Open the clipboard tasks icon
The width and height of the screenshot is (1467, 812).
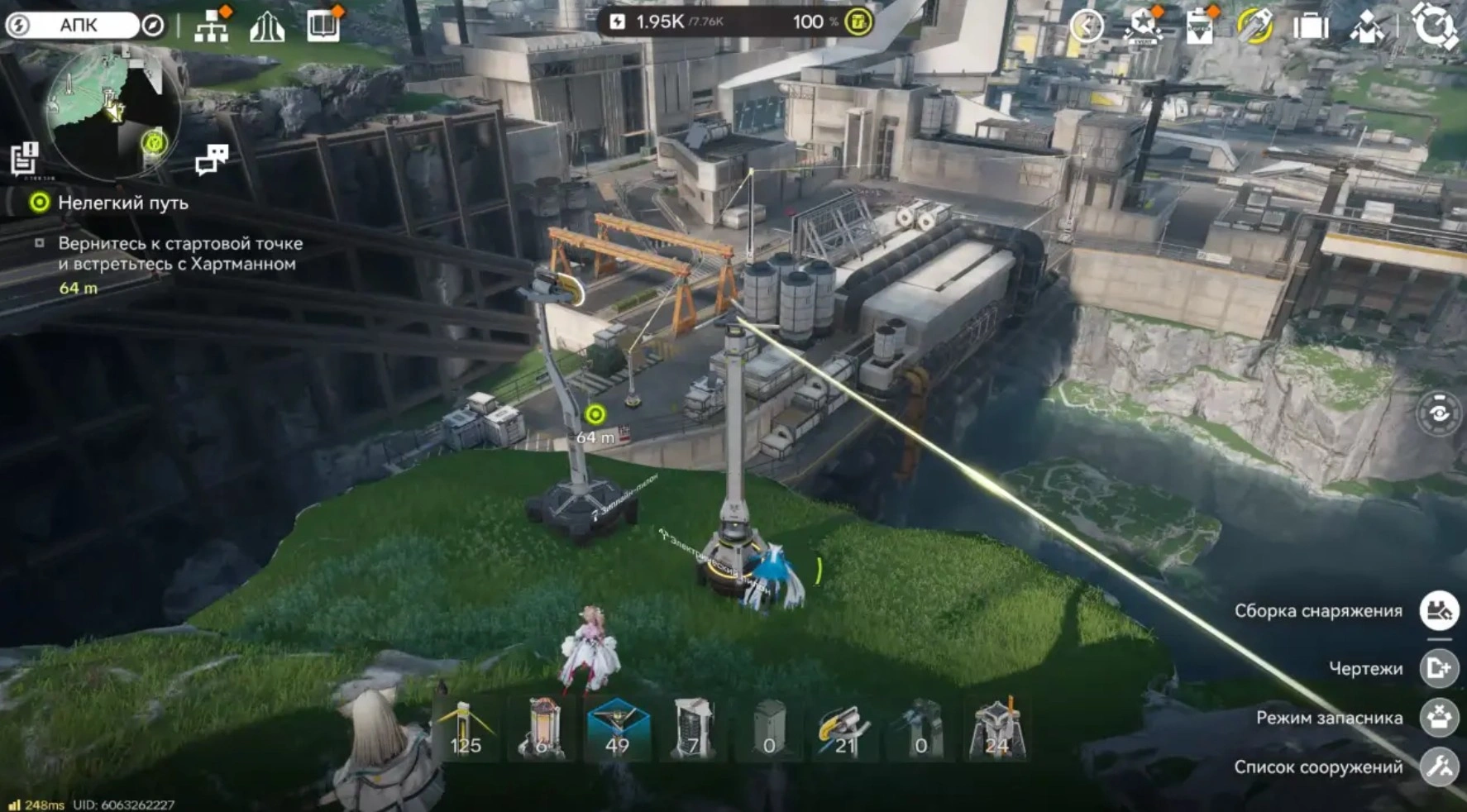(x=1199, y=27)
